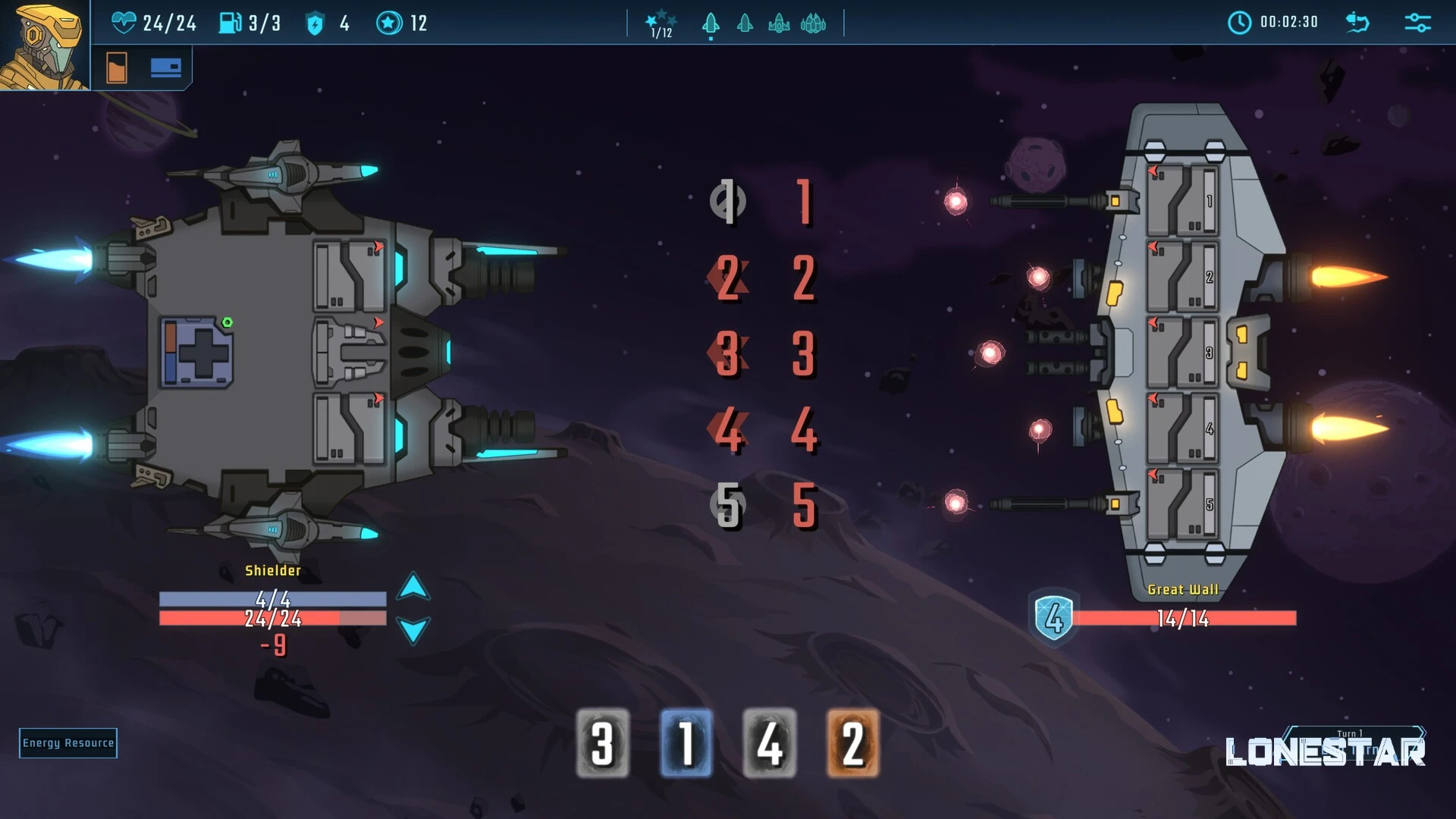This screenshot has width=1456, height=819.
Task: Click the Energy Resource button
Action: click(68, 743)
